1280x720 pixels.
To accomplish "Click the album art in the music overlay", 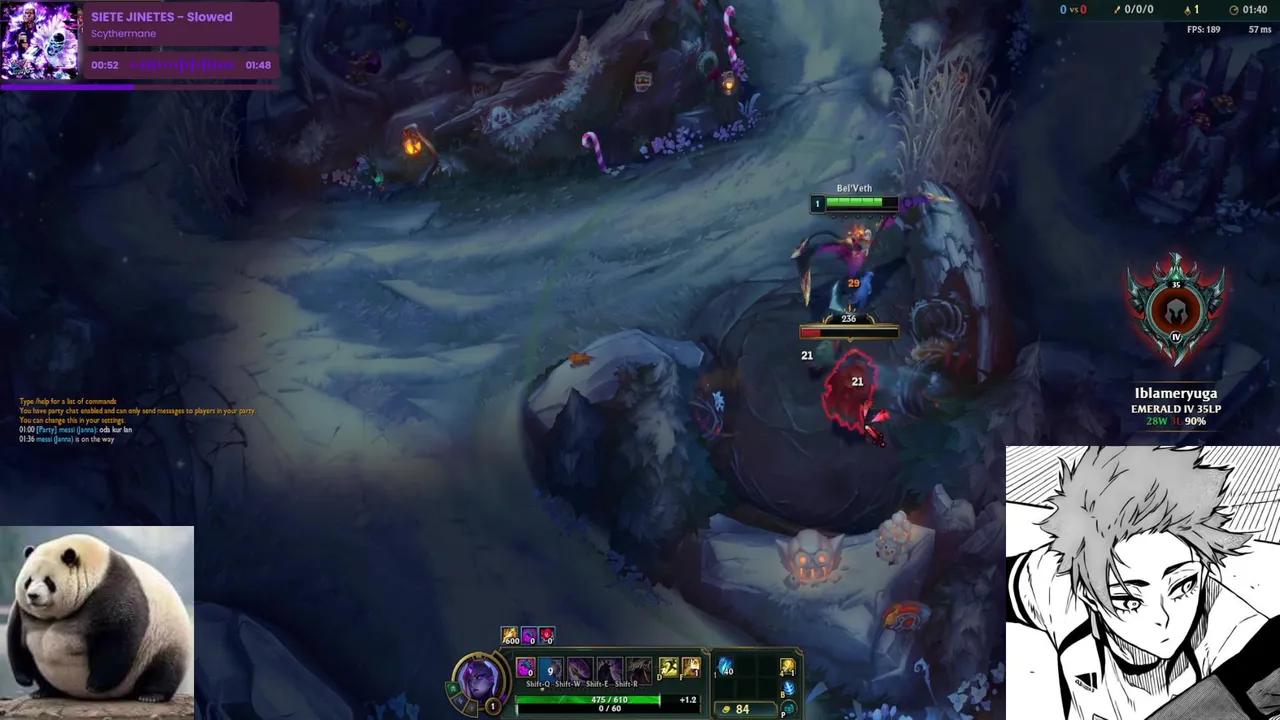I will pos(42,40).
